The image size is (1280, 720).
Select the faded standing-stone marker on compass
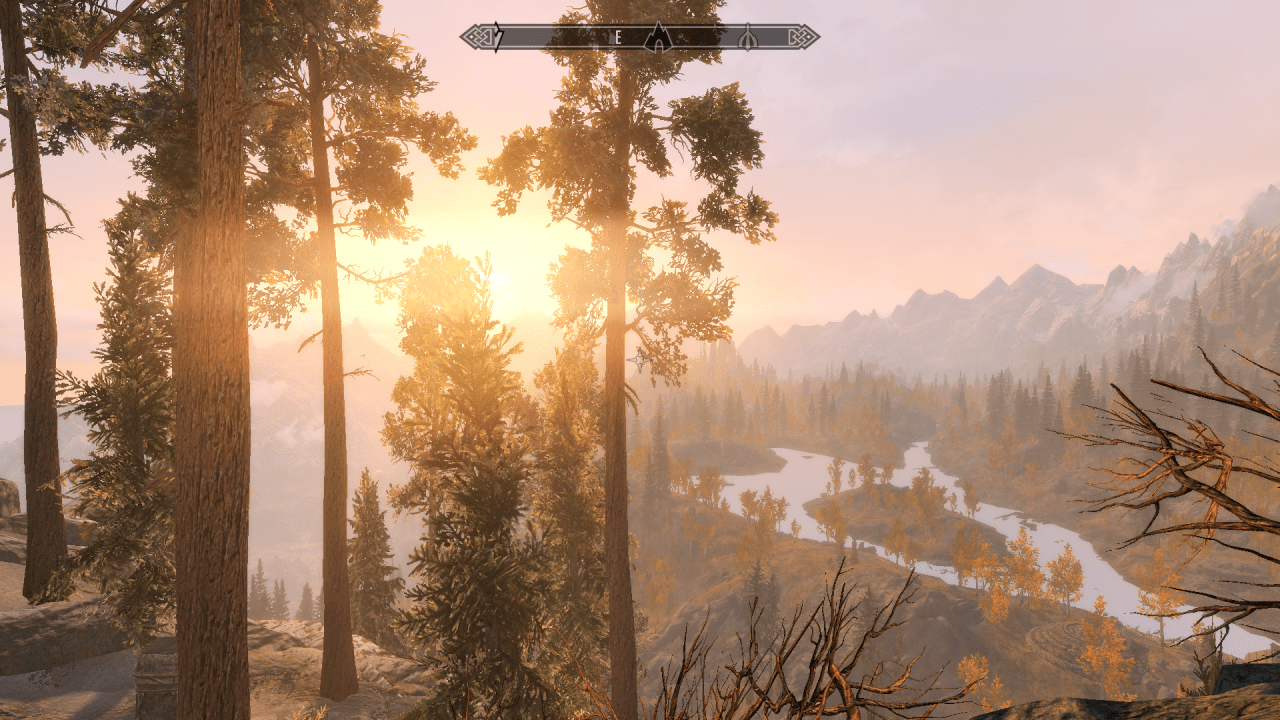pos(747,38)
